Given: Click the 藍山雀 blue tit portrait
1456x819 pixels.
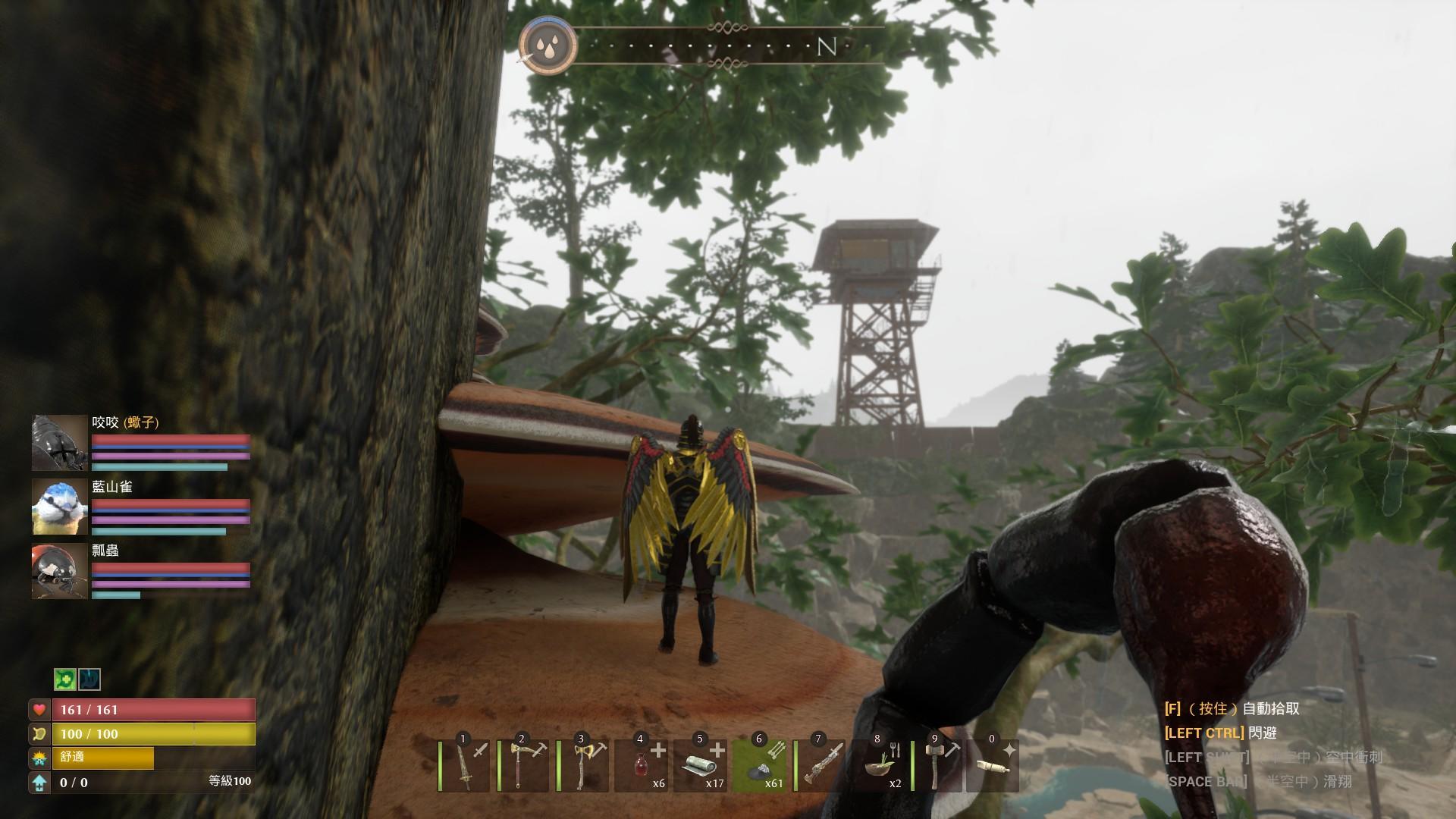Looking at the screenshot, I should [x=60, y=507].
